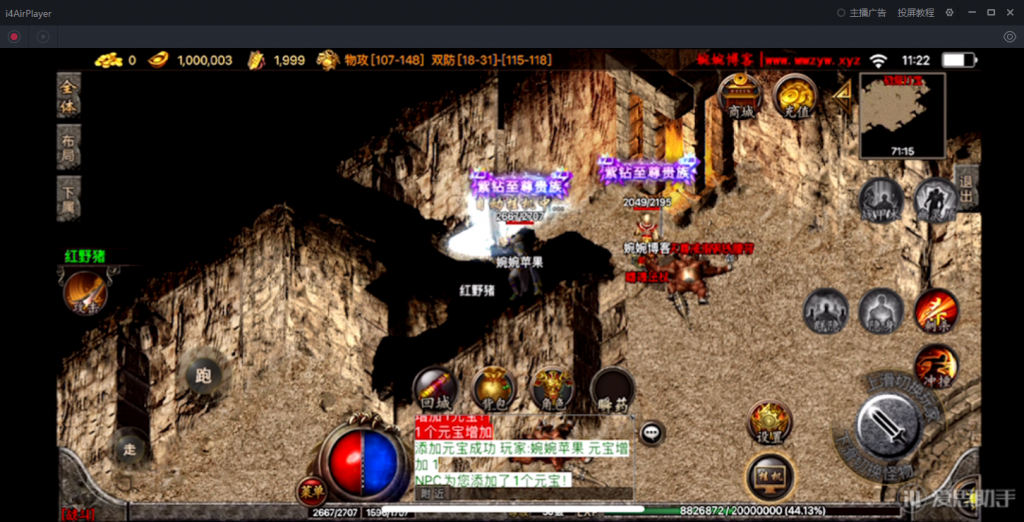Image resolution: width=1024 pixels, height=522 pixels.
Task: Open the 设置 settings icon
Action: 769,422
